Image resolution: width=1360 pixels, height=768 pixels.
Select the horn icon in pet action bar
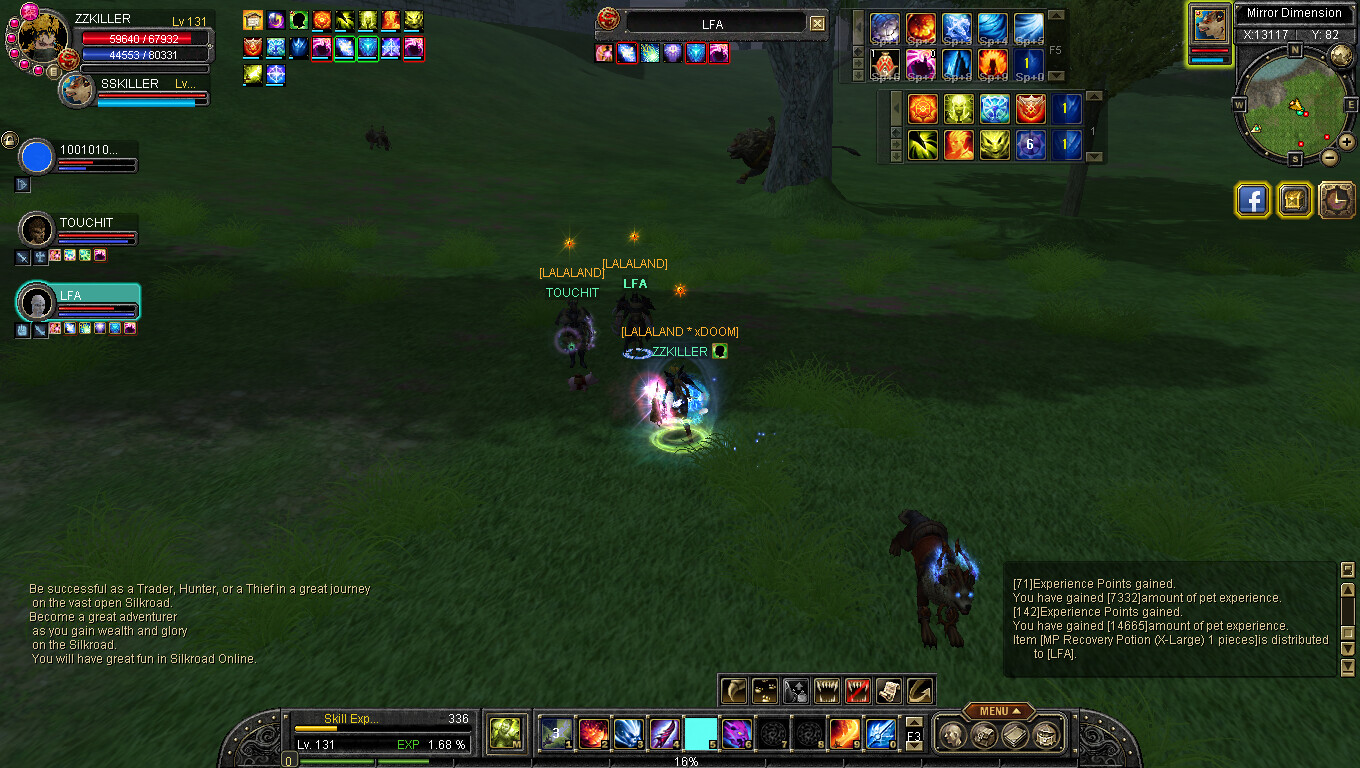[735, 690]
